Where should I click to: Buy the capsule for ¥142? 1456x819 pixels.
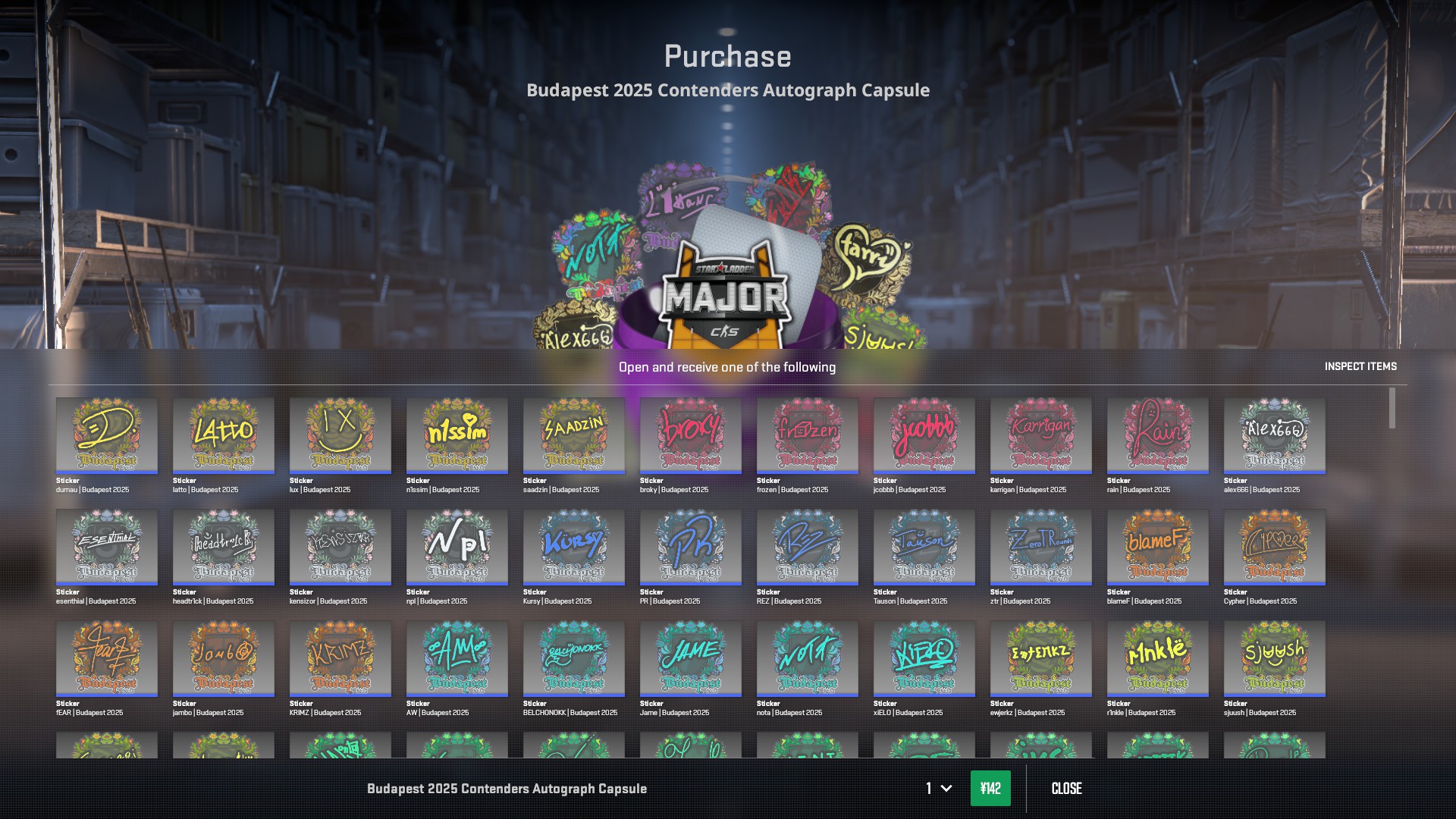coord(990,789)
